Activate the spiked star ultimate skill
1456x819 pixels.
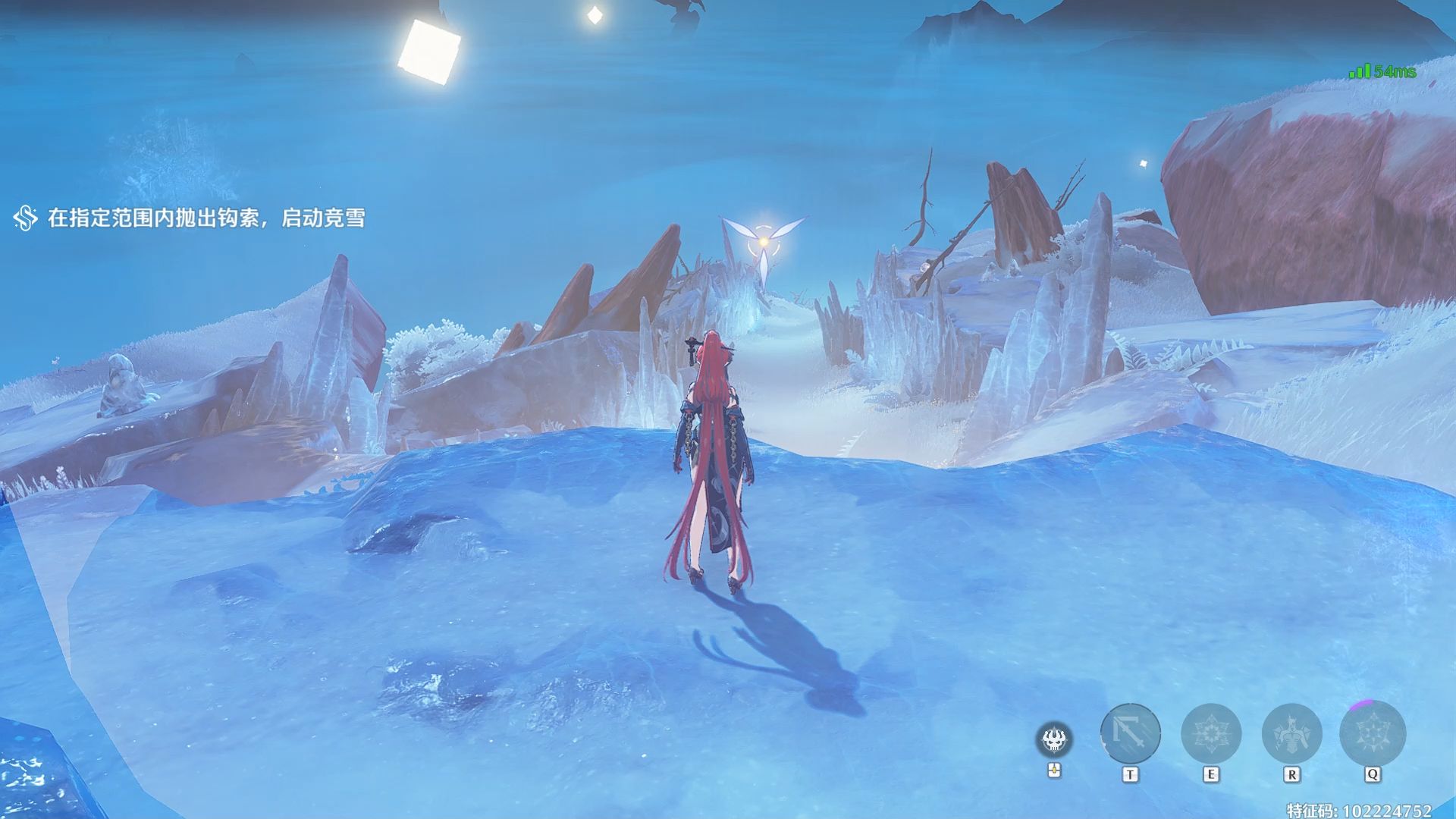point(1373,733)
